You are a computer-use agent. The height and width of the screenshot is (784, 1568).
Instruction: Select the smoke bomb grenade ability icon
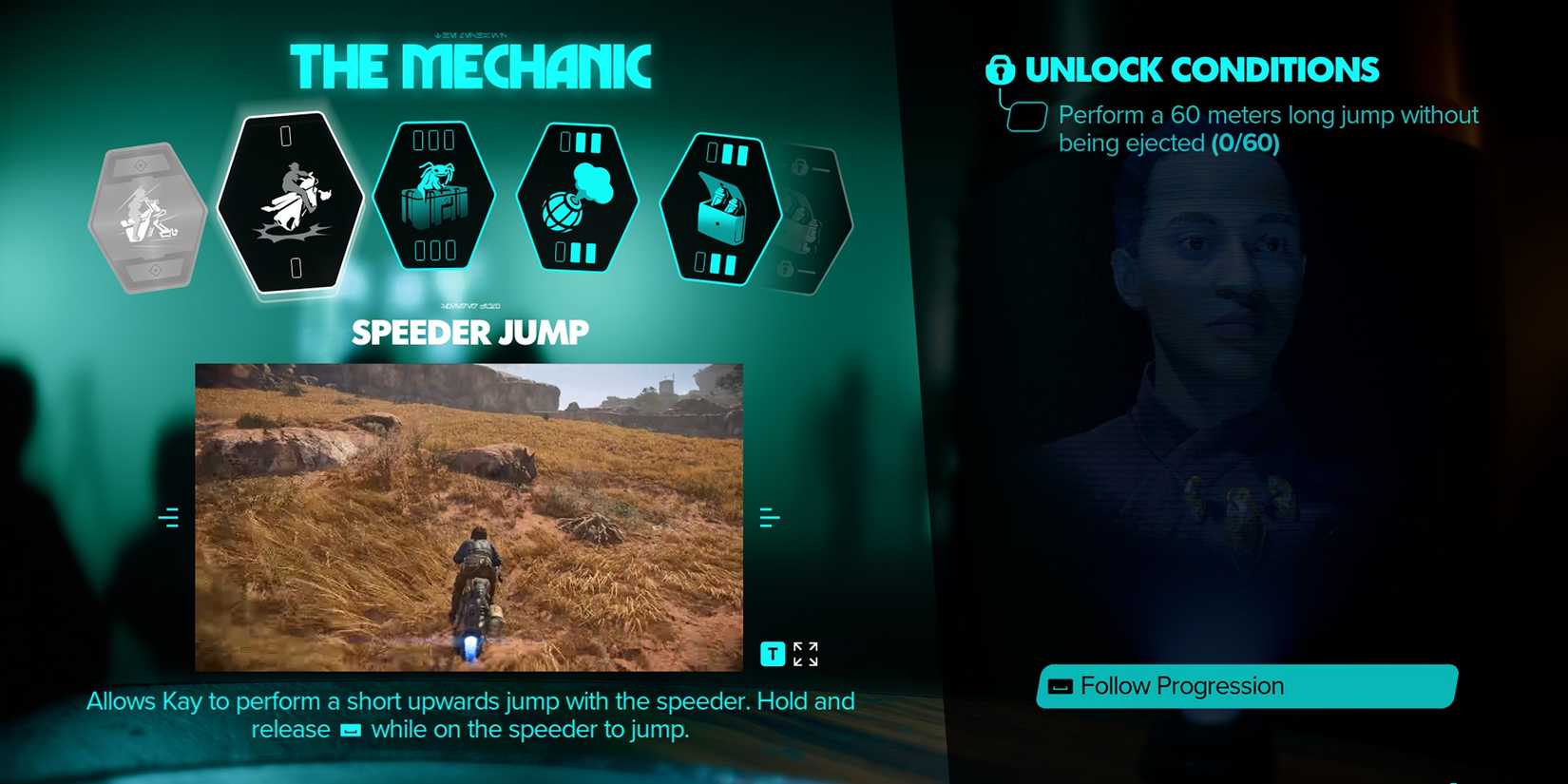click(x=578, y=197)
